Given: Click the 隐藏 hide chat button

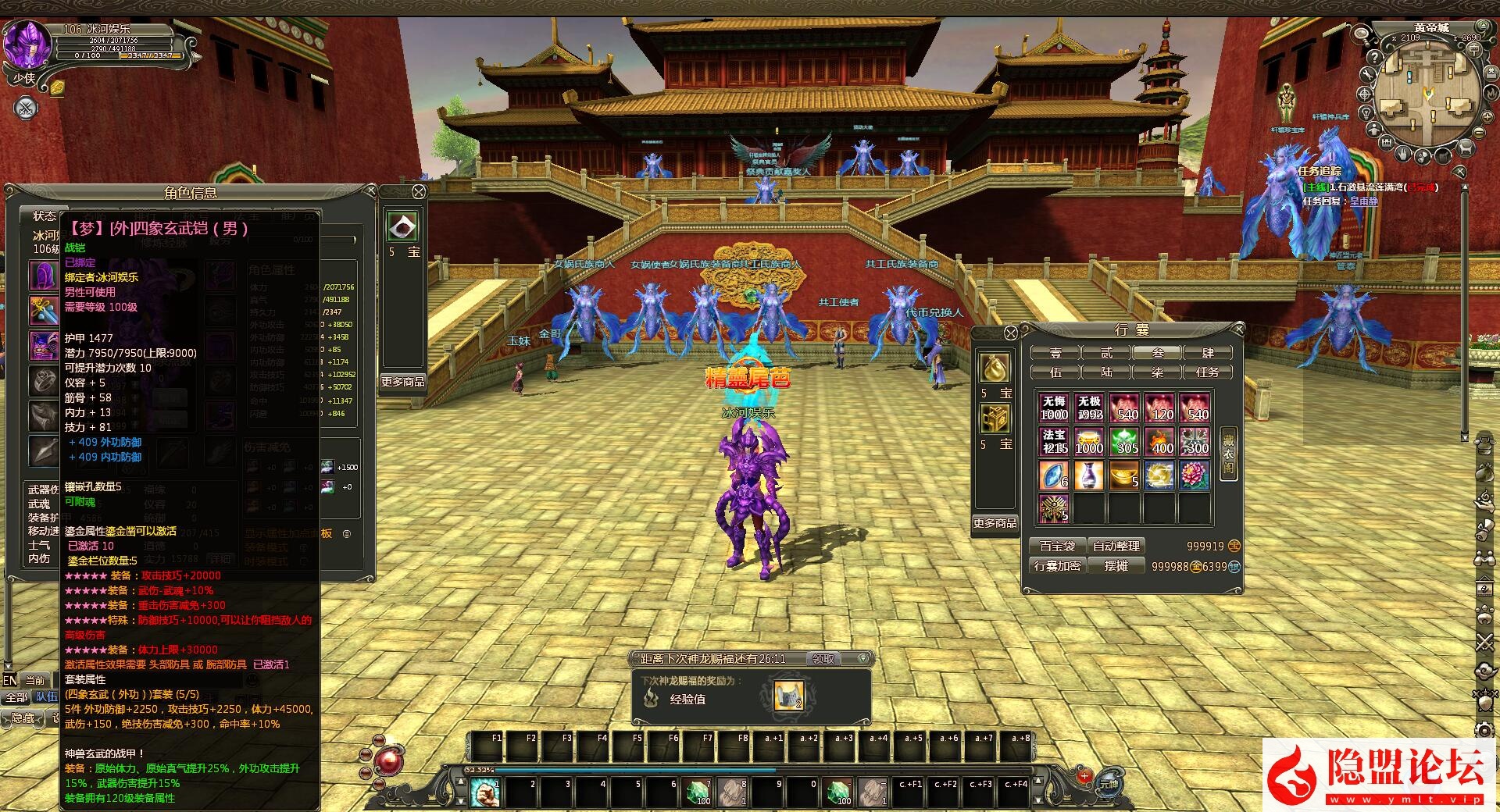Looking at the screenshot, I should (23, 718).
